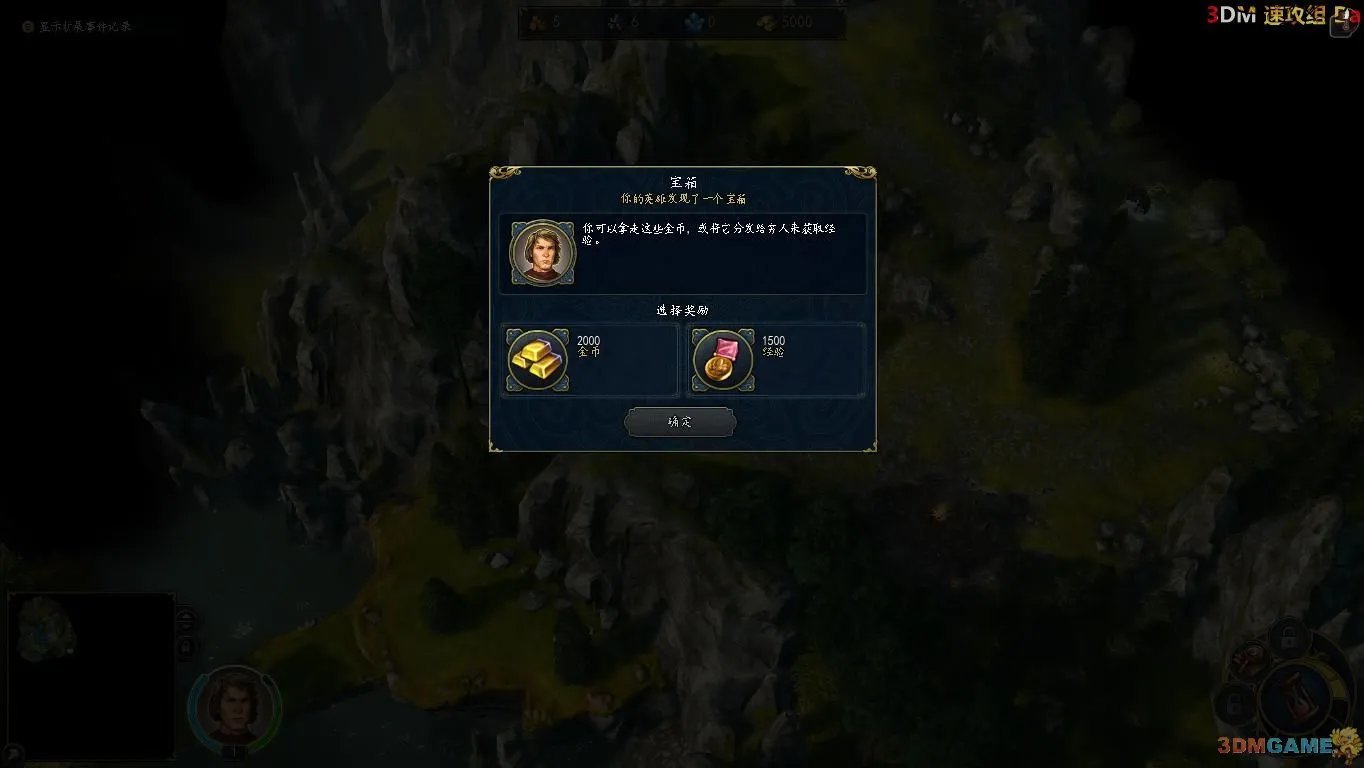
Task: Select the 2000 金币 reward option
Action: (x=590, y=362)
